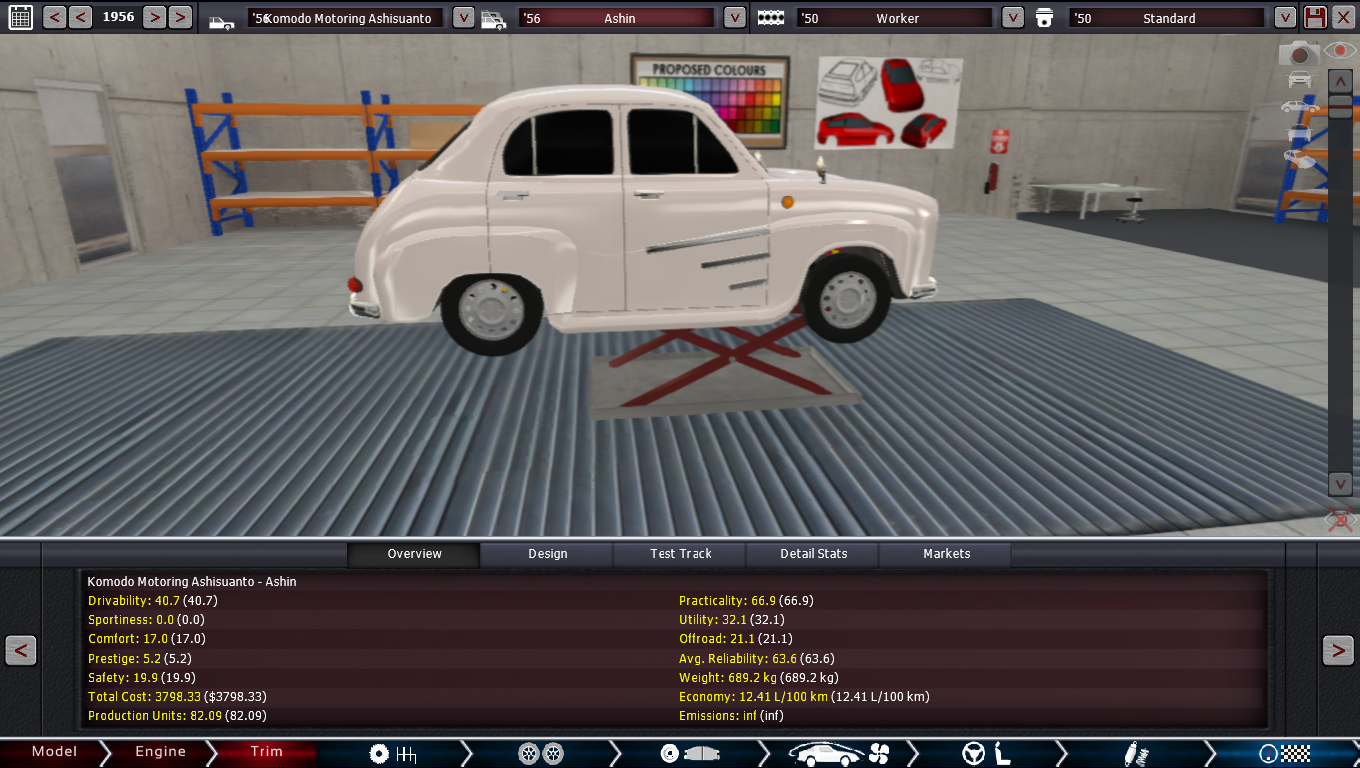Open the Standard engine variant dropdown
The width and height of the screenshot is (1360, 768).
pyautogui.click(x=1285, y=17)
